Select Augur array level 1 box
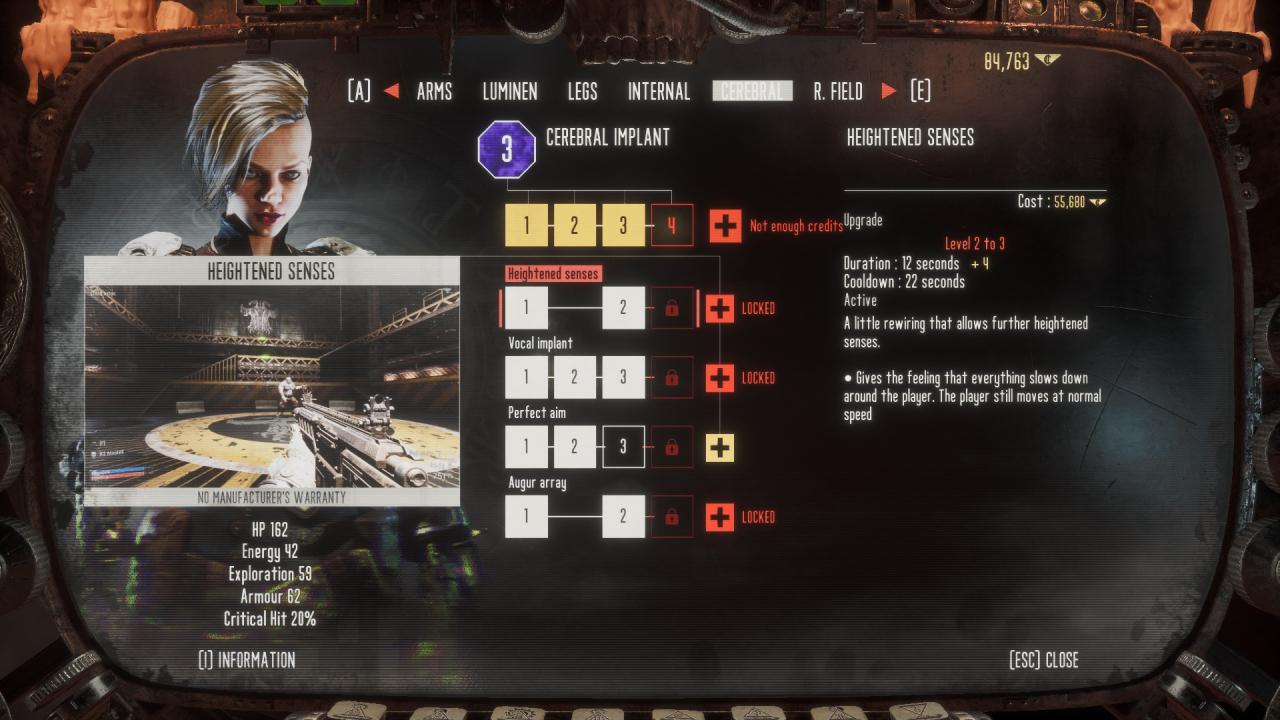The width and height of the screenshot is (1280, 720). [x=526, y=517]
